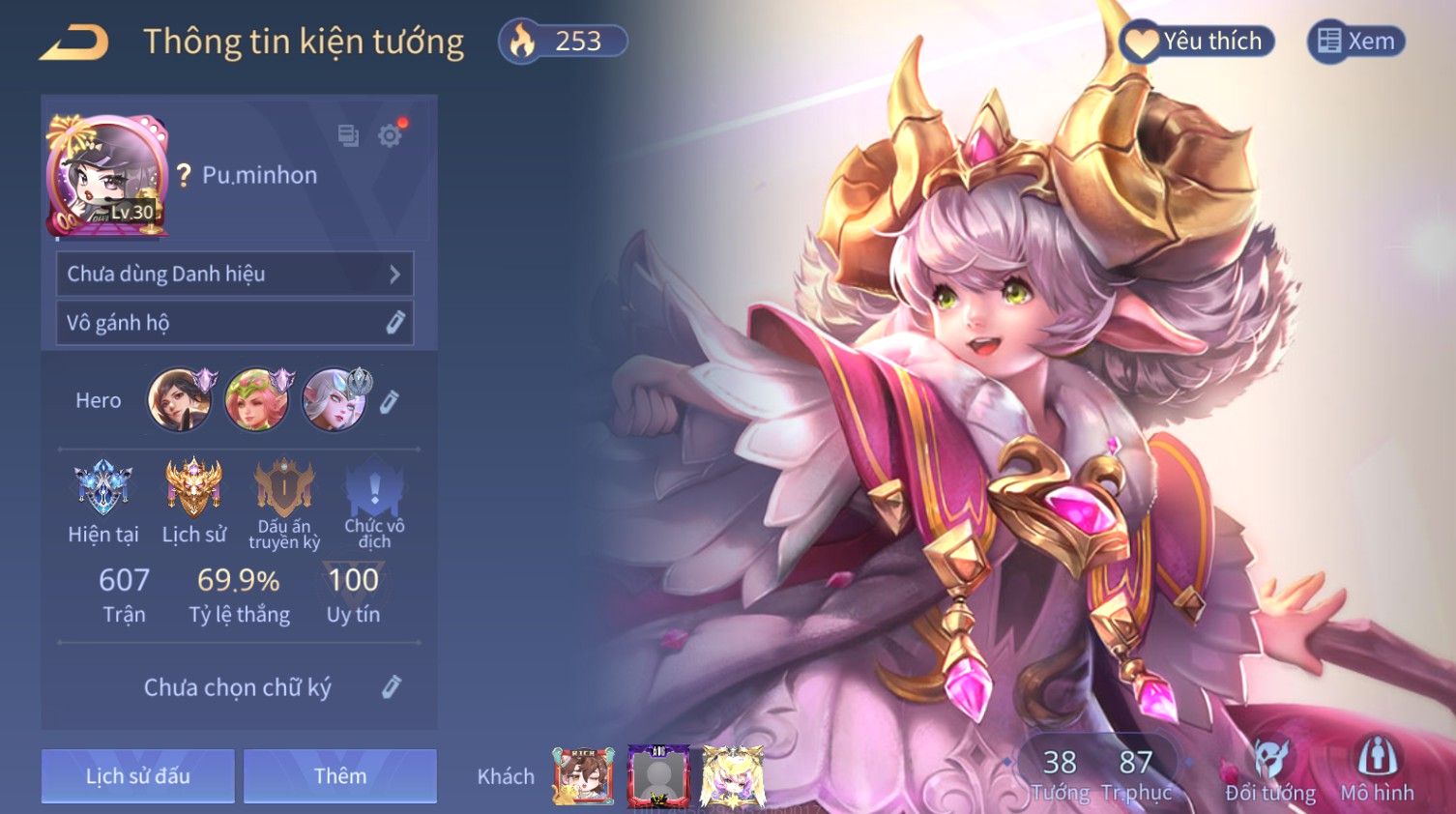Open the chat log icon beside gear
This screenshot has height=814, width=1456.
pos(348,135)
